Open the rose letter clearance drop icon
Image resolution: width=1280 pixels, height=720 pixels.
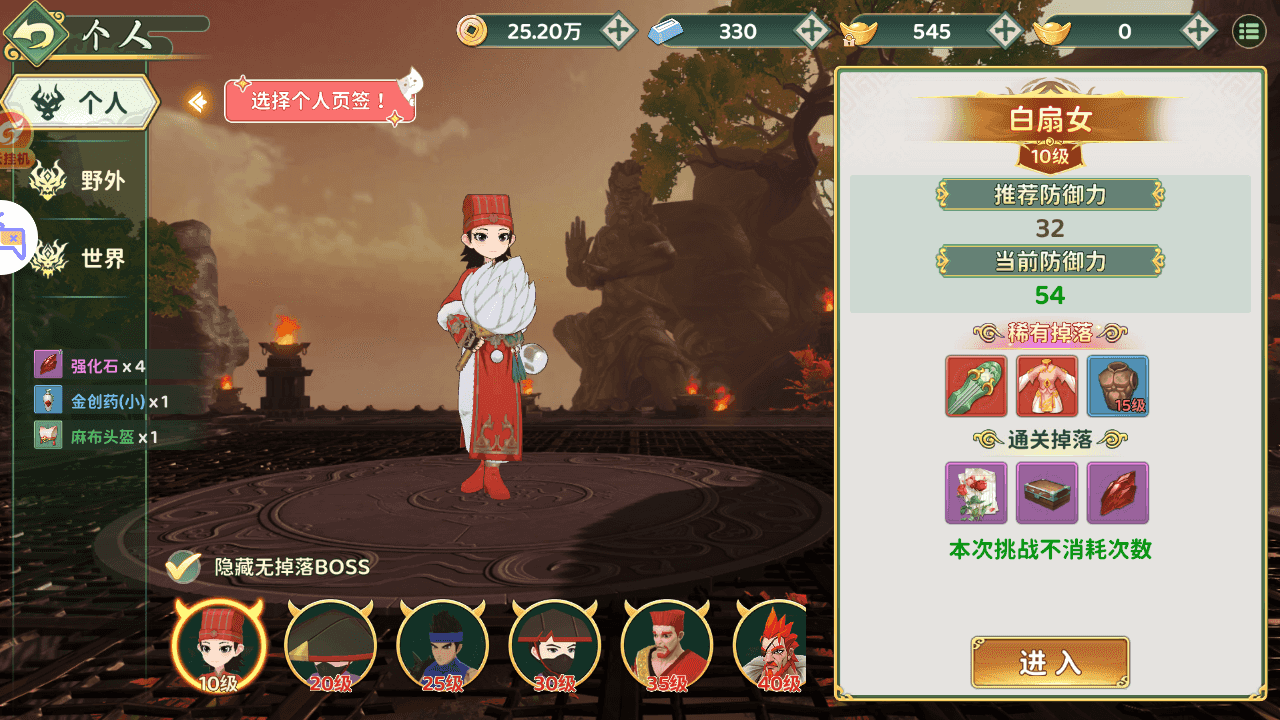[x=975, y=493]
